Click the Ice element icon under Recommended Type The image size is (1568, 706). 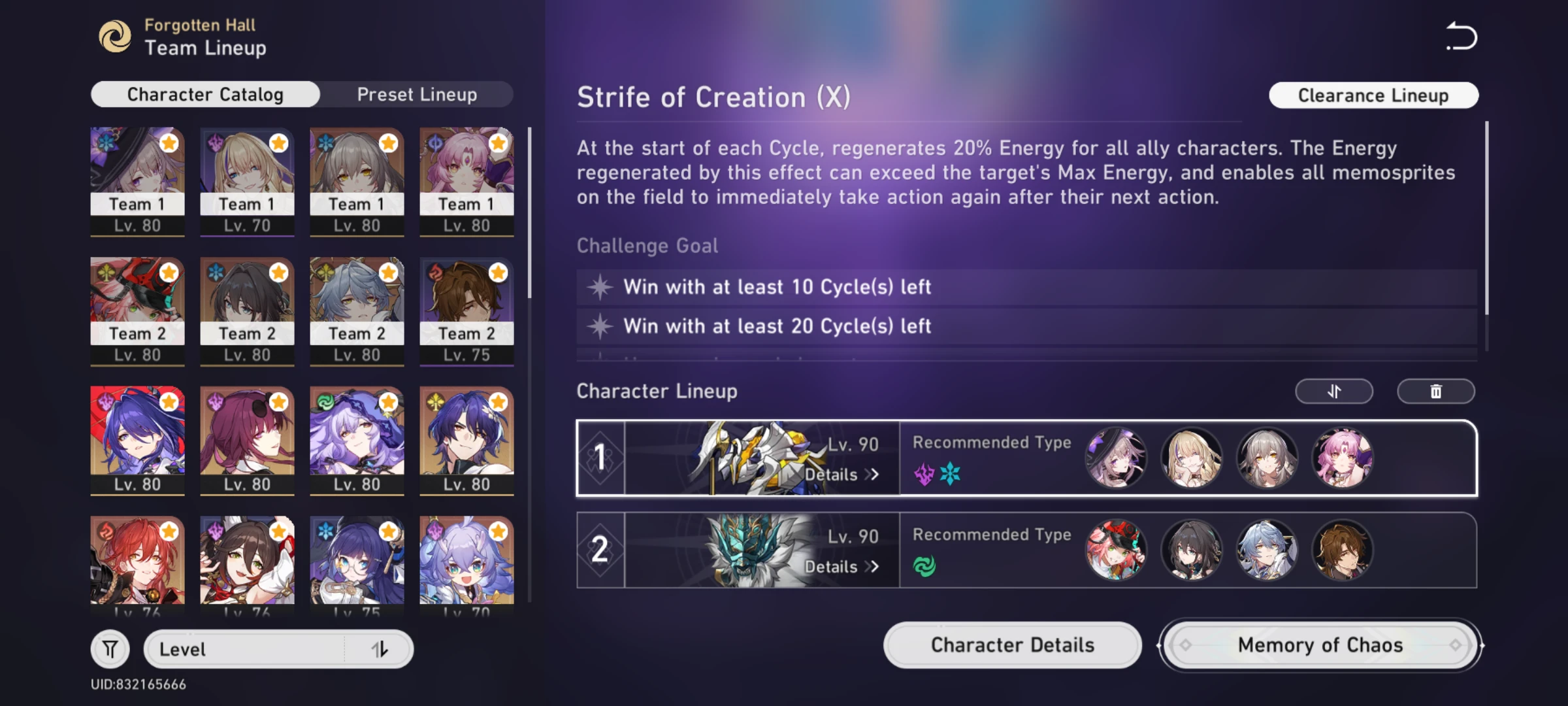(951, 473)
